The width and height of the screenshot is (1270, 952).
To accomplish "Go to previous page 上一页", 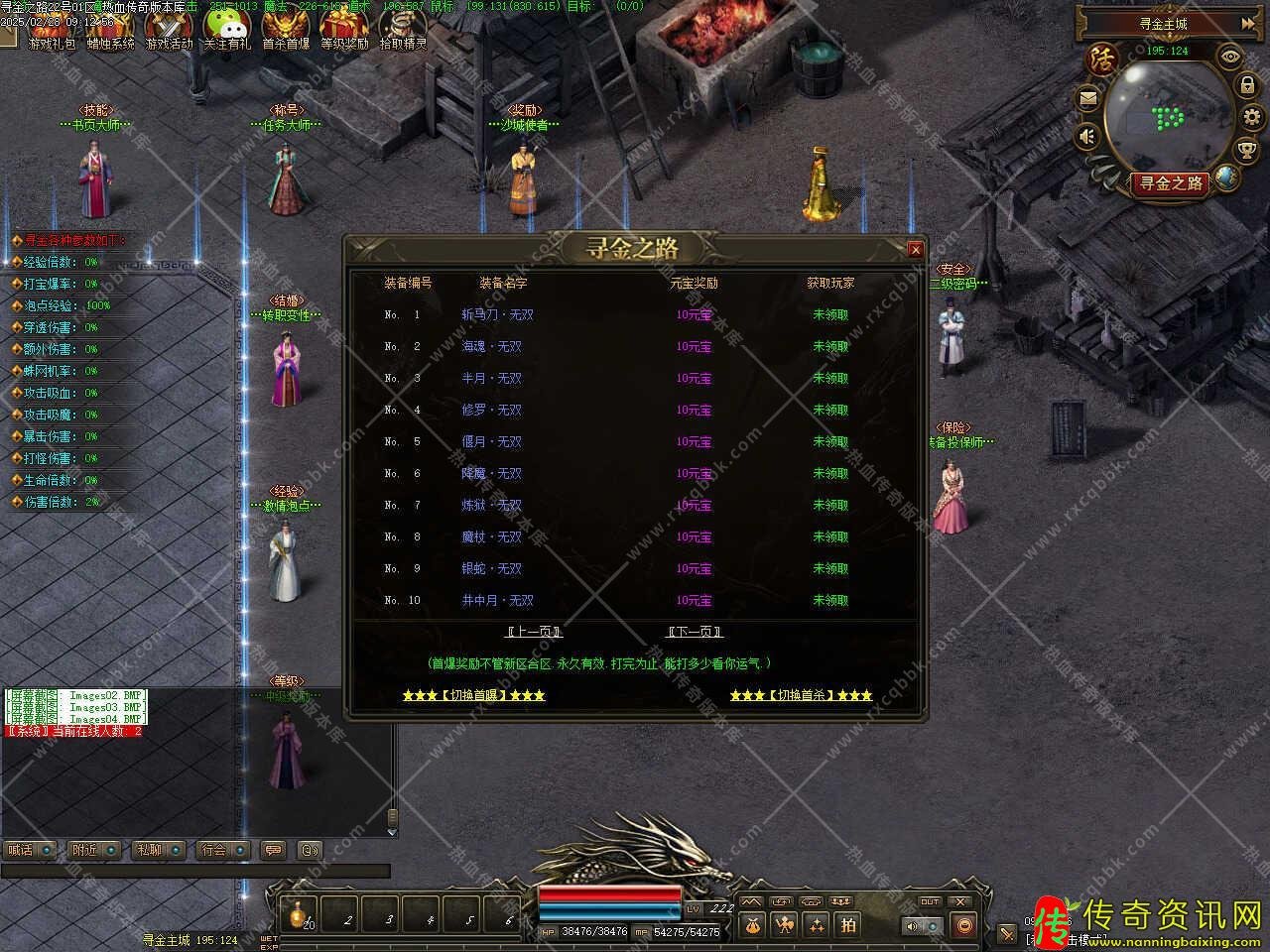I will (x=534, y=632).
